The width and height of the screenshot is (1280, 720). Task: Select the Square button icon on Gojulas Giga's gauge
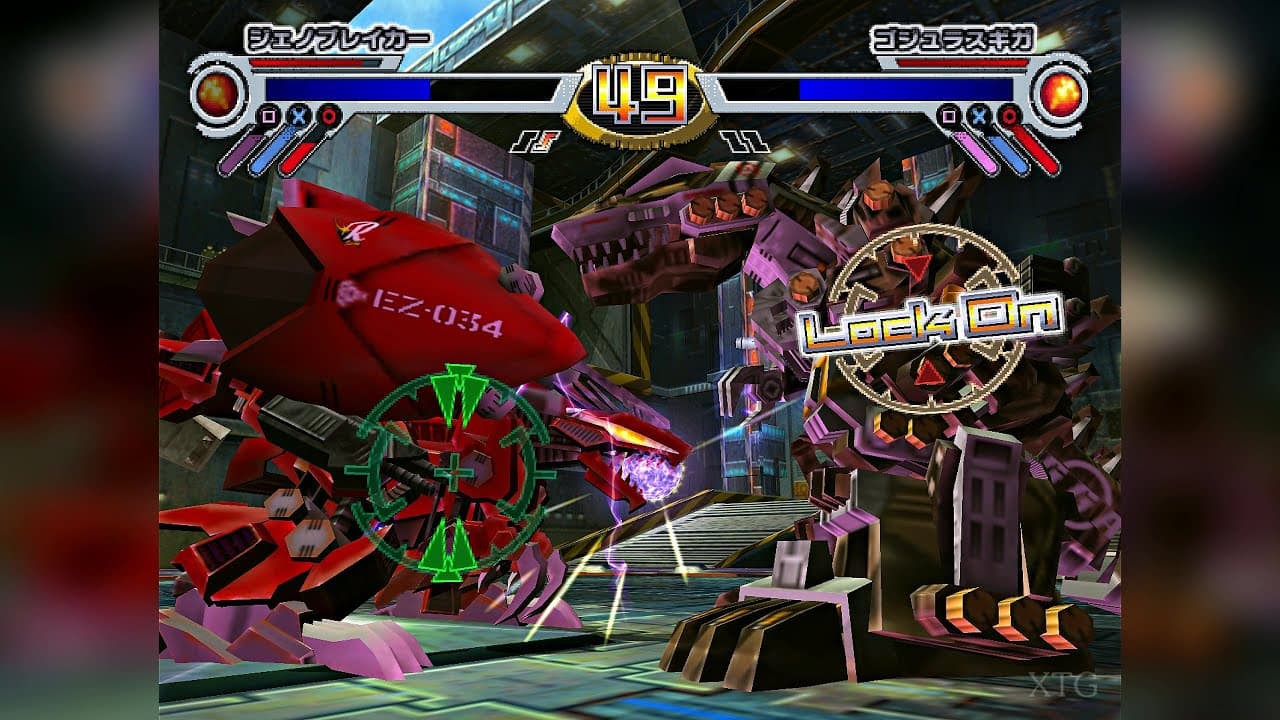coord(949,114)
